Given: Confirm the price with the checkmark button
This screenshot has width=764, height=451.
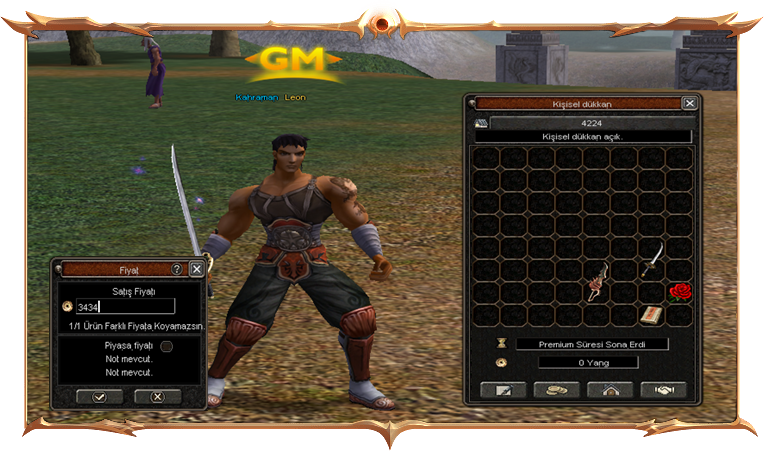Looking at the screenshot, I should click(99, 396).
